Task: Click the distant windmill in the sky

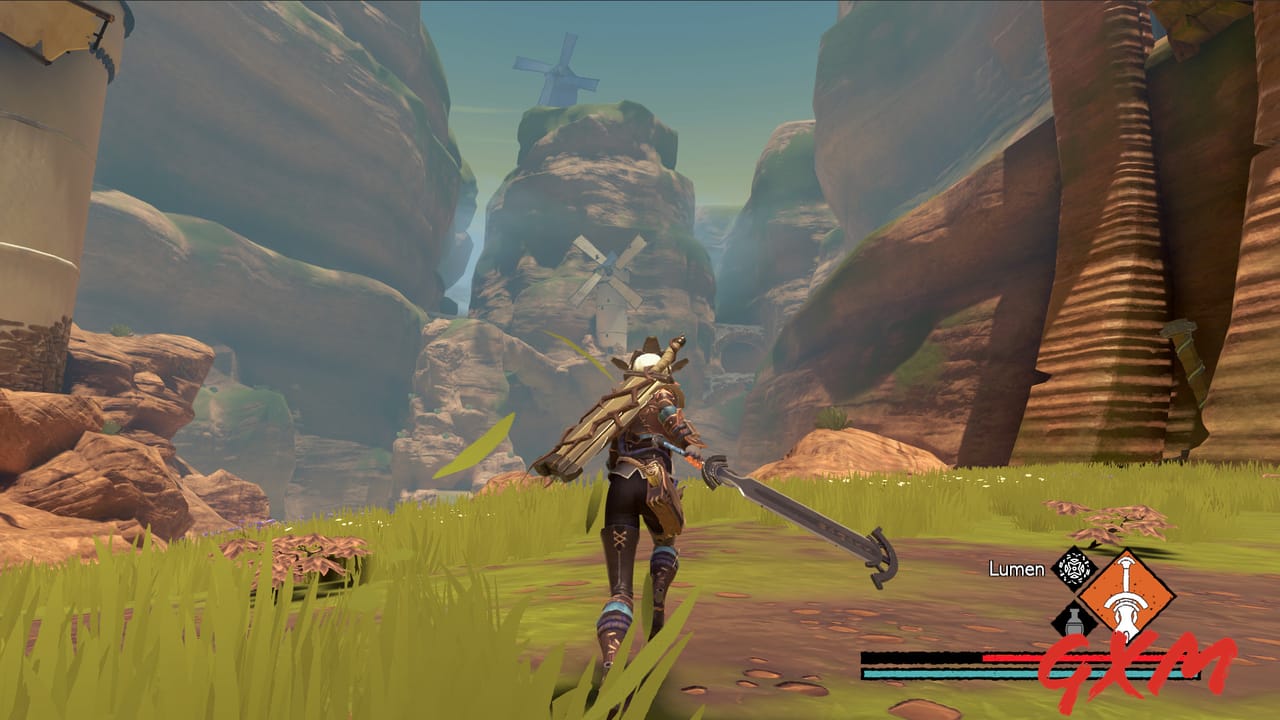Action: (x=557, y=70)
